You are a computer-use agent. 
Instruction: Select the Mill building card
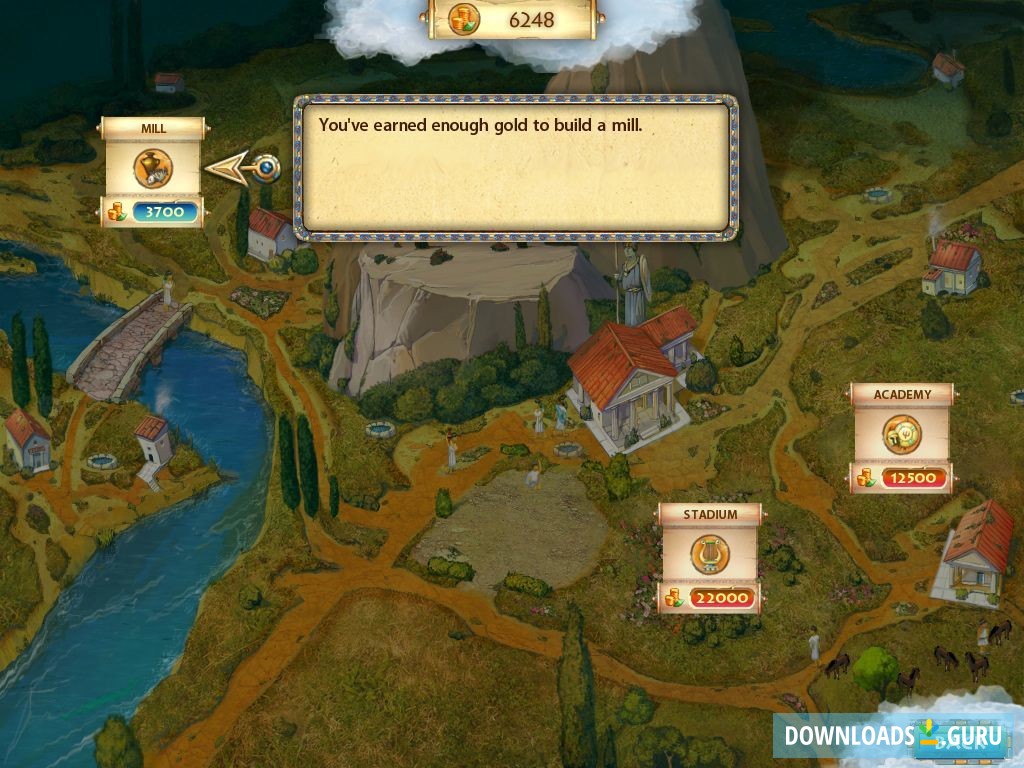(153, 170)
